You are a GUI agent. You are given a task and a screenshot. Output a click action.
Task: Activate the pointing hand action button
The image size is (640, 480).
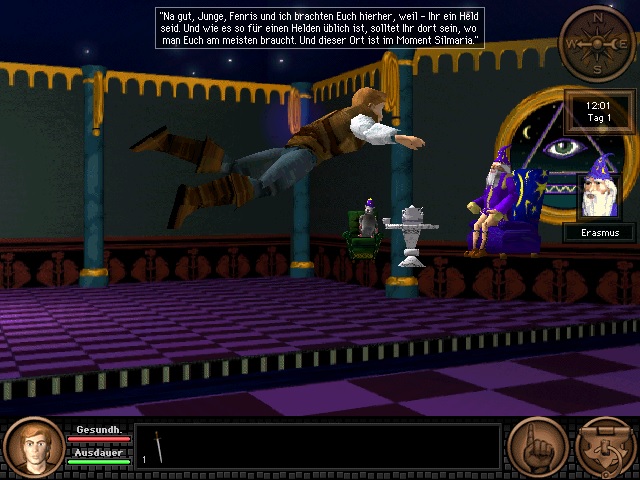pos(537,447)
